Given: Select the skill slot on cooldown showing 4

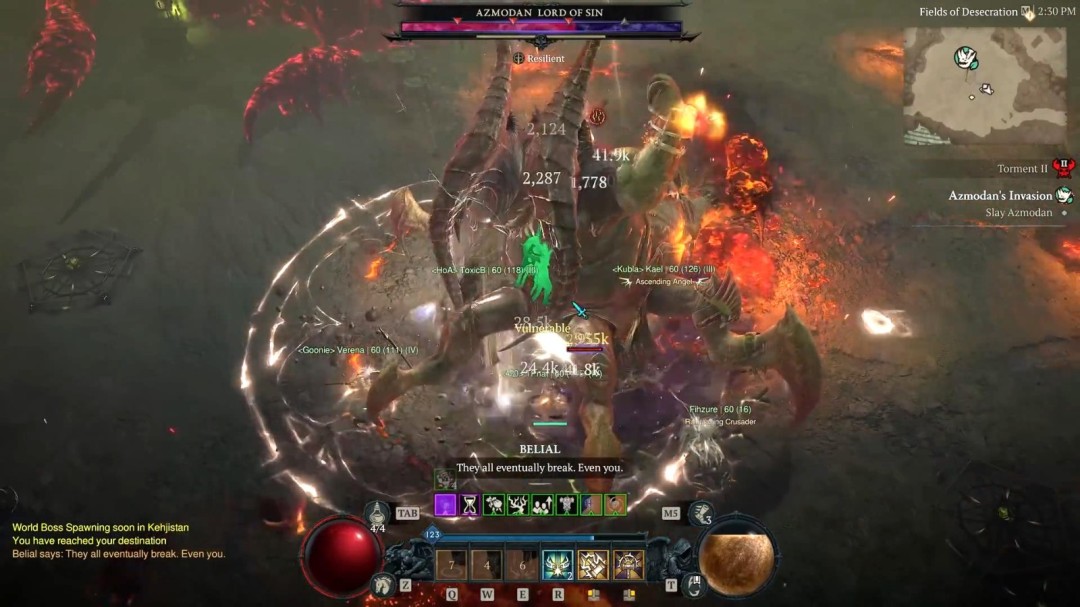Looking at the screenshot, I should (x=487, y=565).
